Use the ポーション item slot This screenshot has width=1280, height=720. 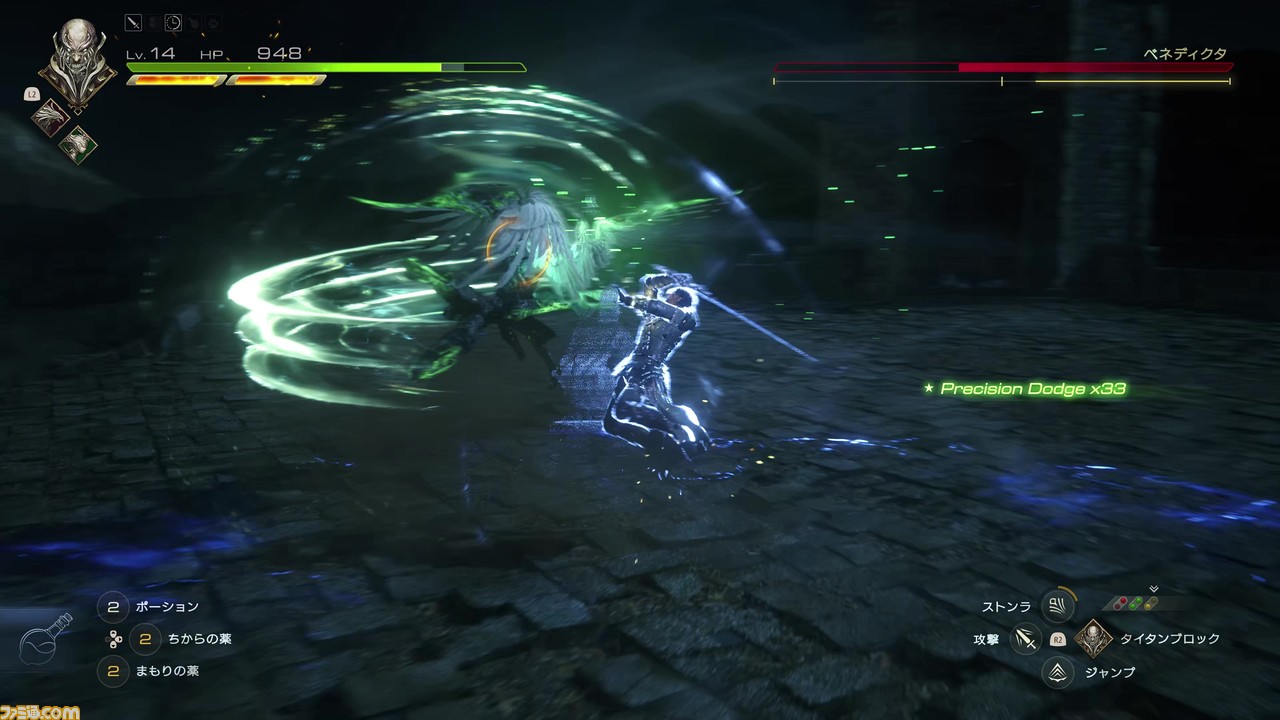114,607
